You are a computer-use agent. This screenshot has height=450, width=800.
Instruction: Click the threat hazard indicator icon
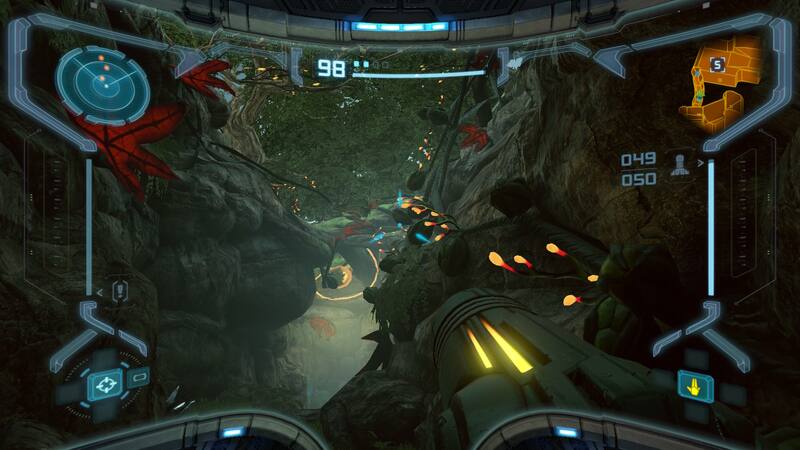[121, 291]
